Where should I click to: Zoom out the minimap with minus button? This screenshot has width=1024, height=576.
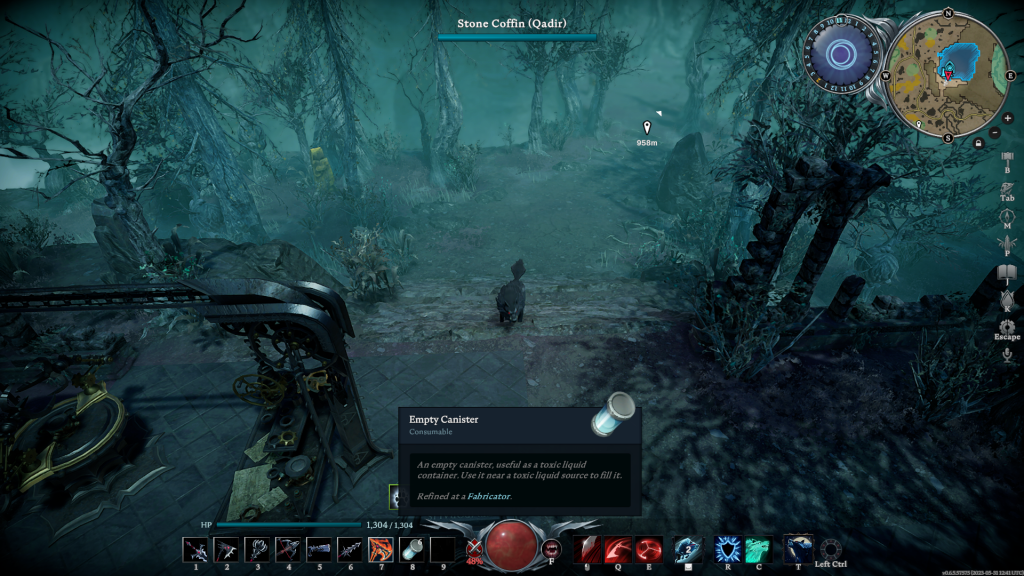995,132
